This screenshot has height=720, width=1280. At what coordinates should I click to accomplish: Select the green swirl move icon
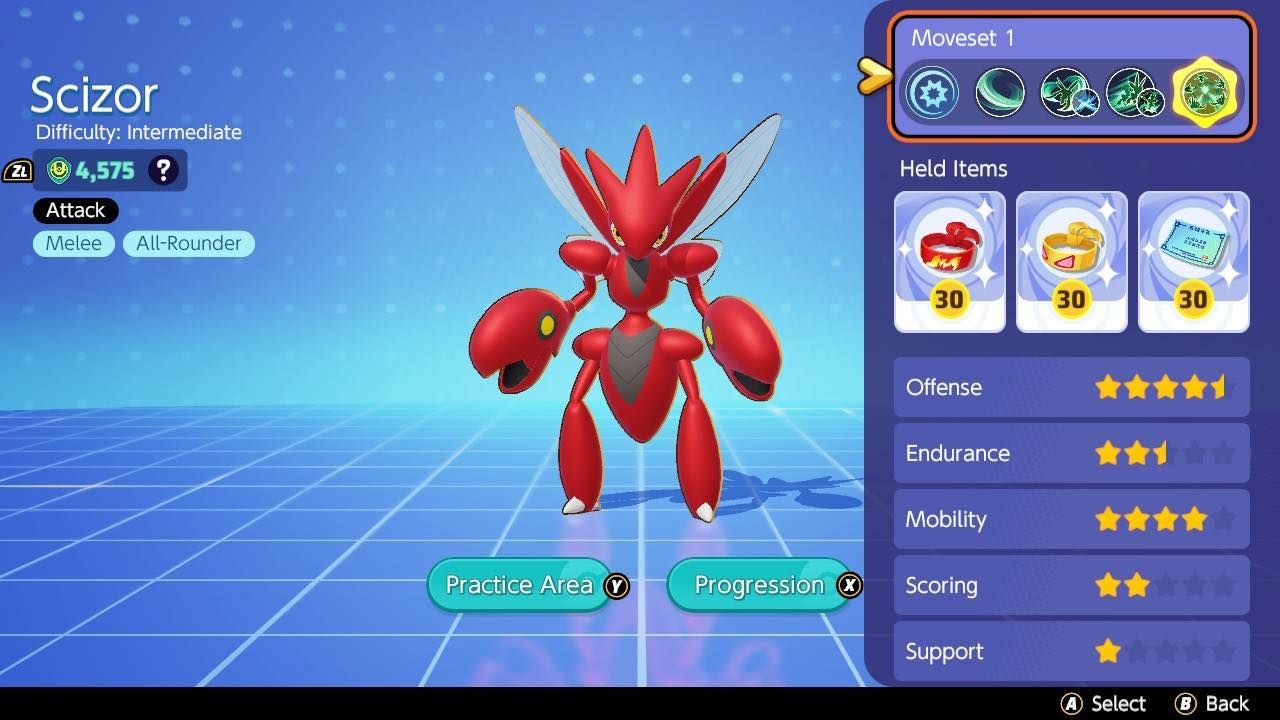[1000, 93]
